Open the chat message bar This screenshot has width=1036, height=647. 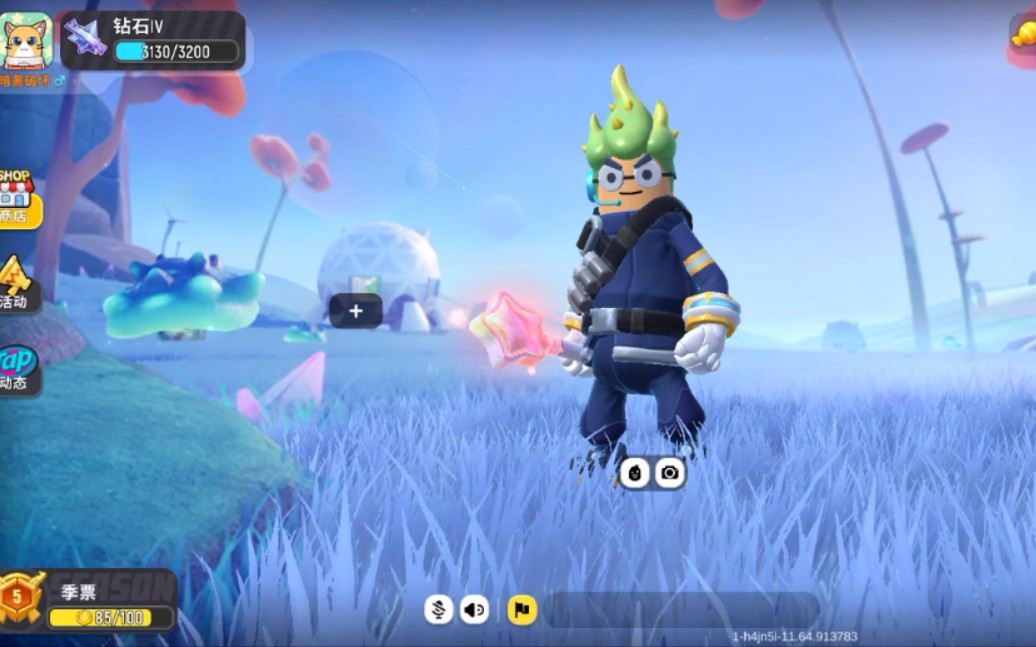pyautogui.click(x=680, y=609)
